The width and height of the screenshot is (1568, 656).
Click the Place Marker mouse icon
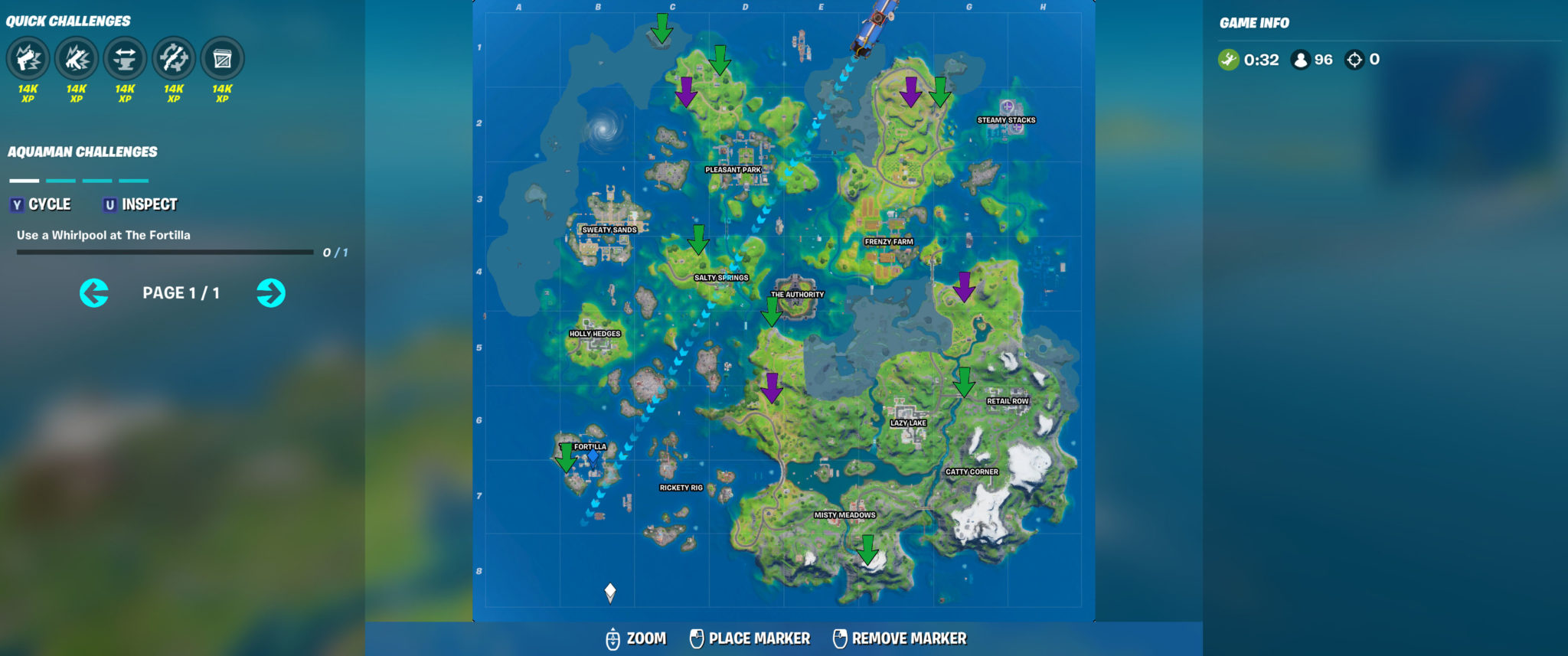tap(697, 637)
